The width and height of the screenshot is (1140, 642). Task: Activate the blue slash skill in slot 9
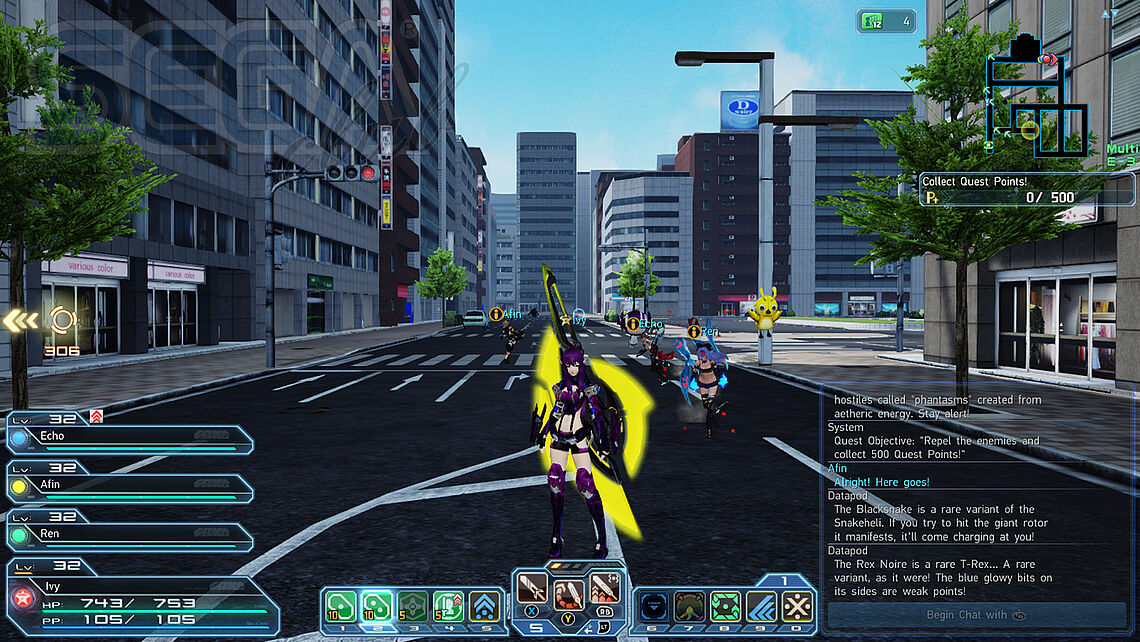coord(761,607)
